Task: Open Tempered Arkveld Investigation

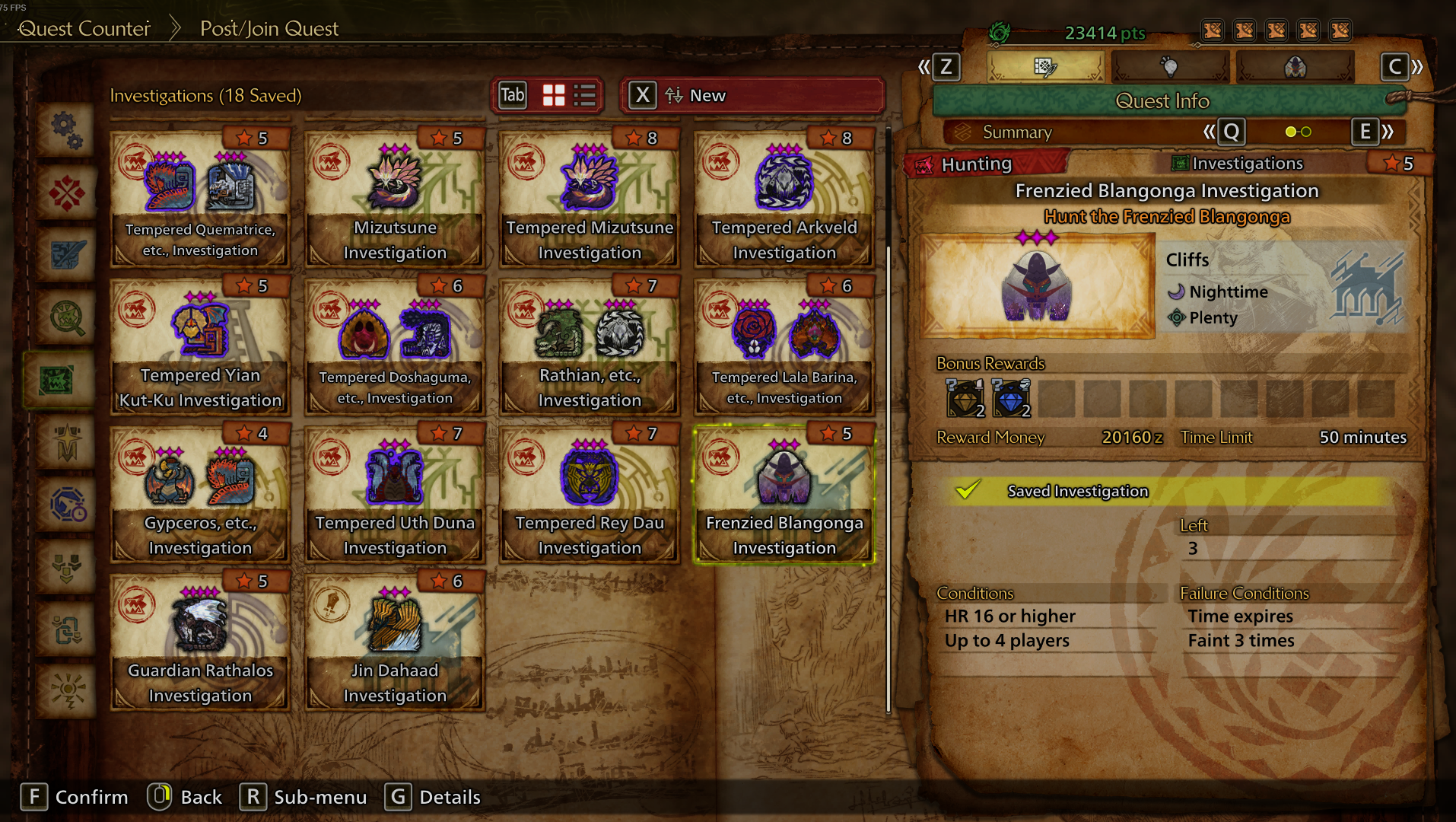Action: (784, 199)
